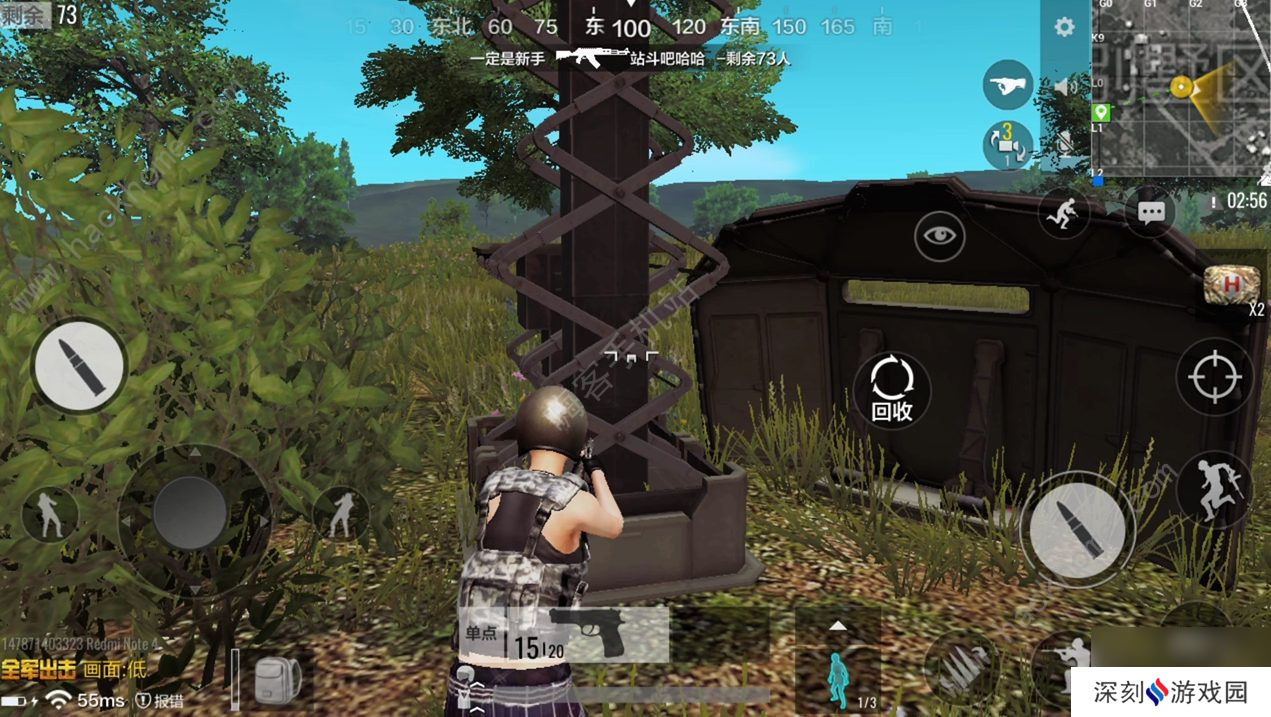
Task: Open the gear settings menu
Action: tap(1064, 27)
